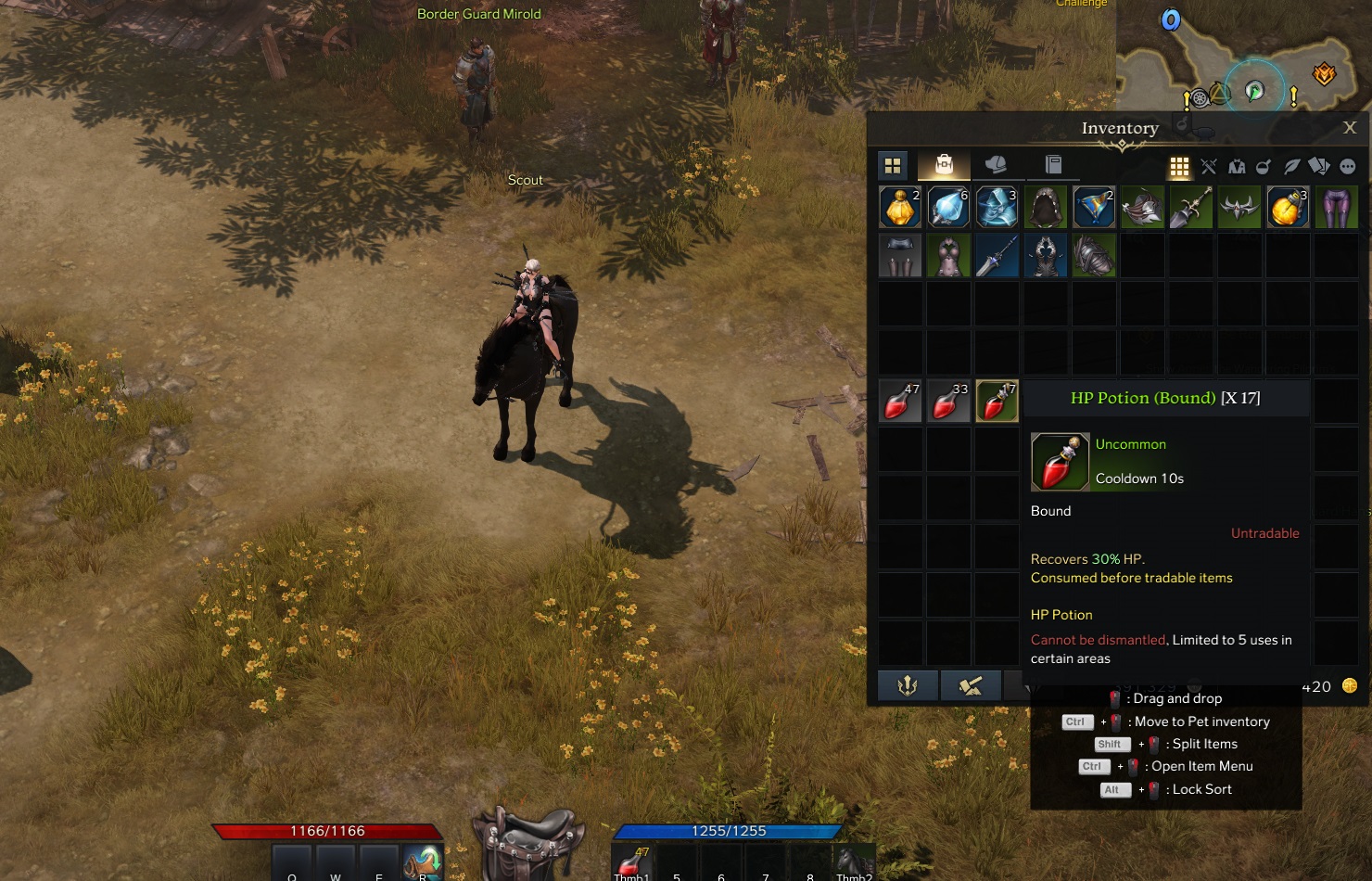Screen dimensions: 1372x881
Task: Select the blue-background spear weapon
Action: click(997, 255)
